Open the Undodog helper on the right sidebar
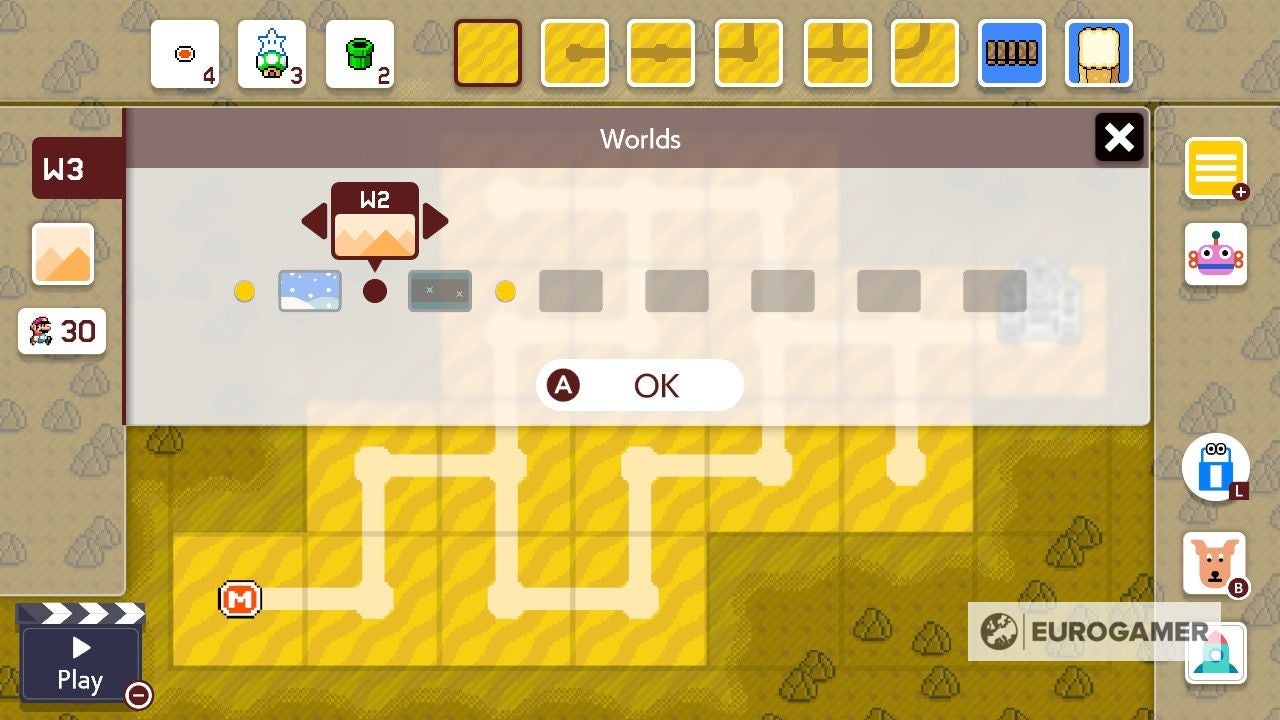This screenshot has height=720, width=1280. 1216,564
